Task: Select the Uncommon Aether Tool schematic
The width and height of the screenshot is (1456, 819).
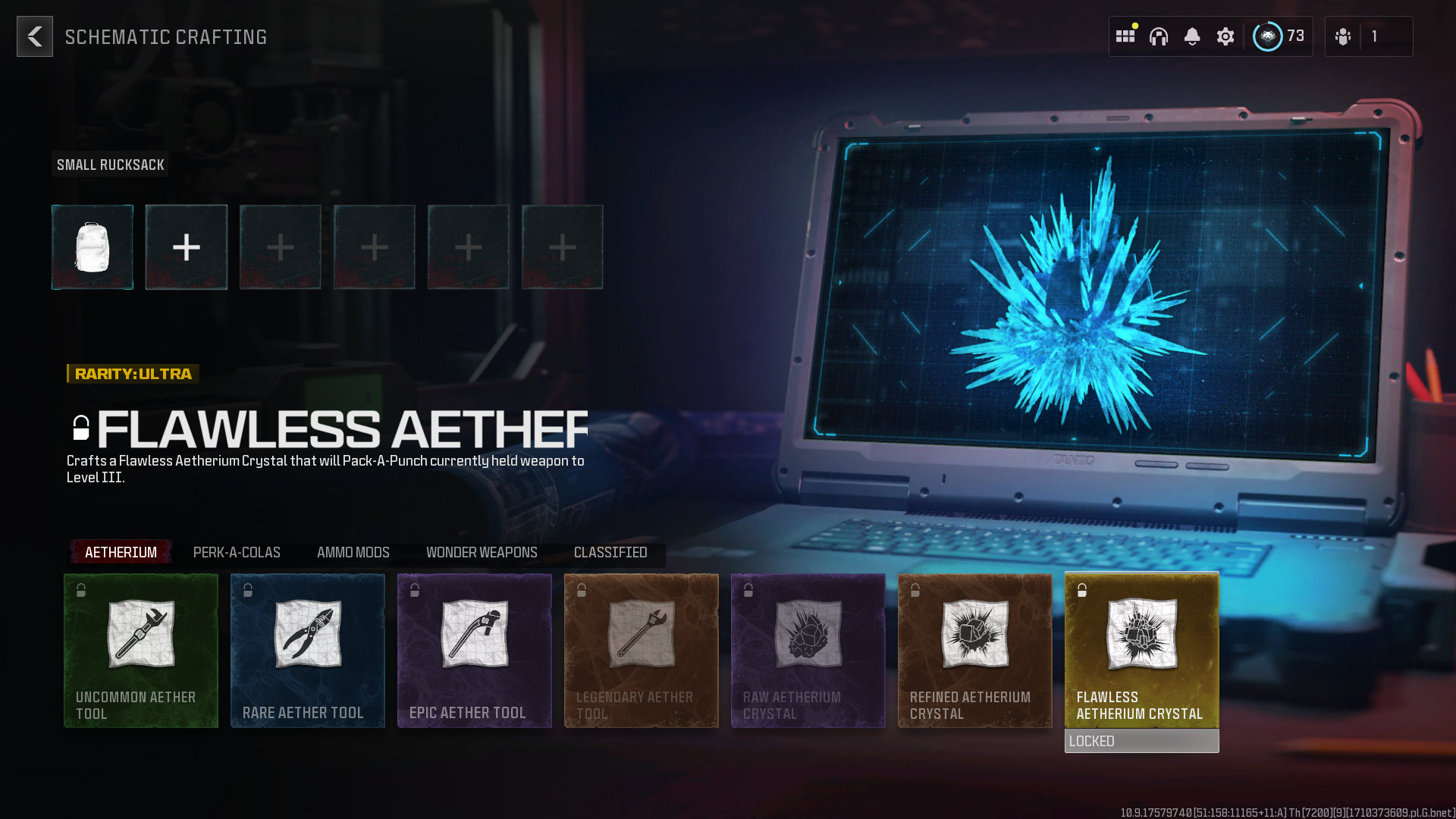Action: click(141, 650)
